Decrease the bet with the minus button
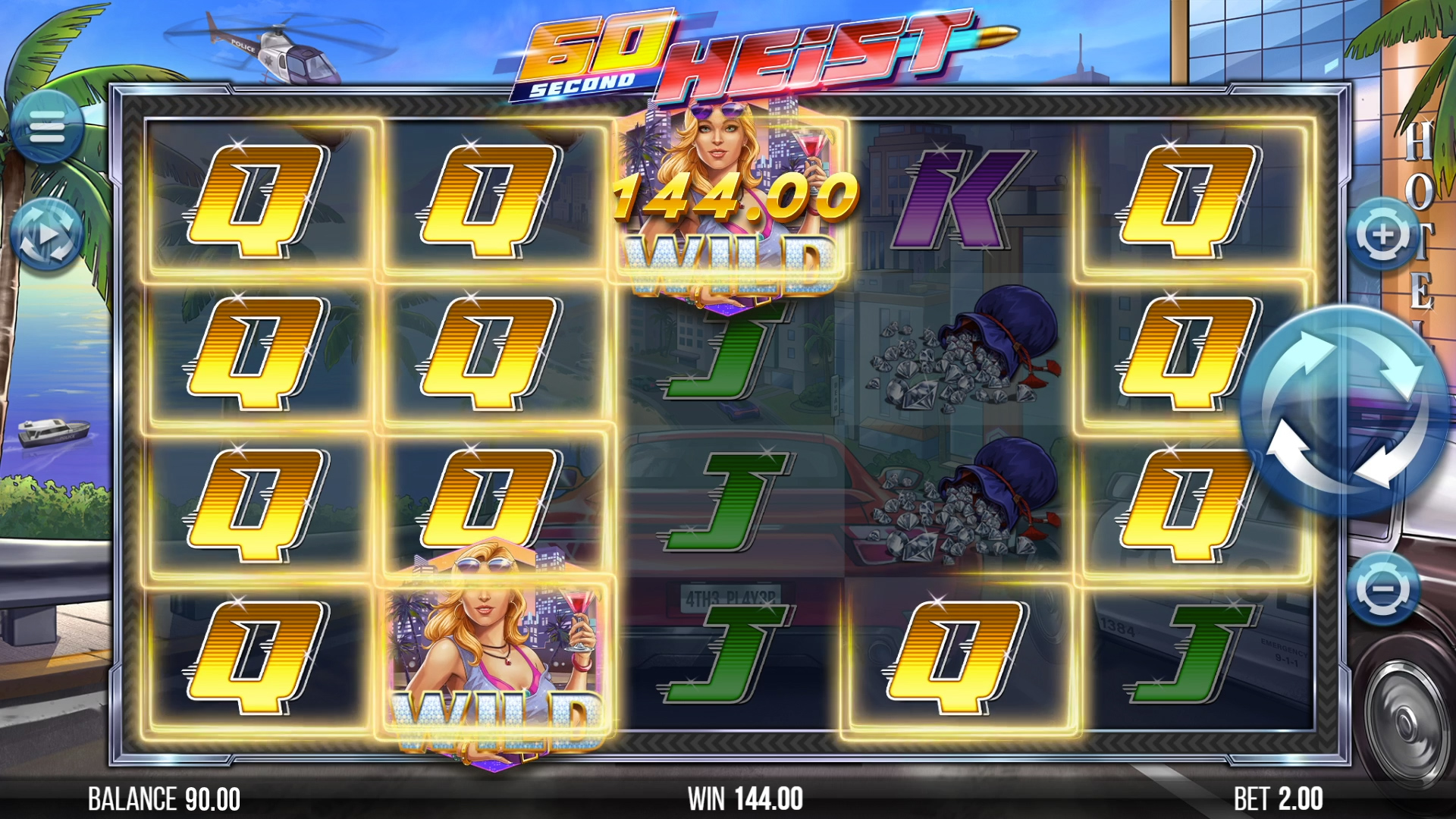Screen dimensions: 1456x819 tap(1384, 589)
